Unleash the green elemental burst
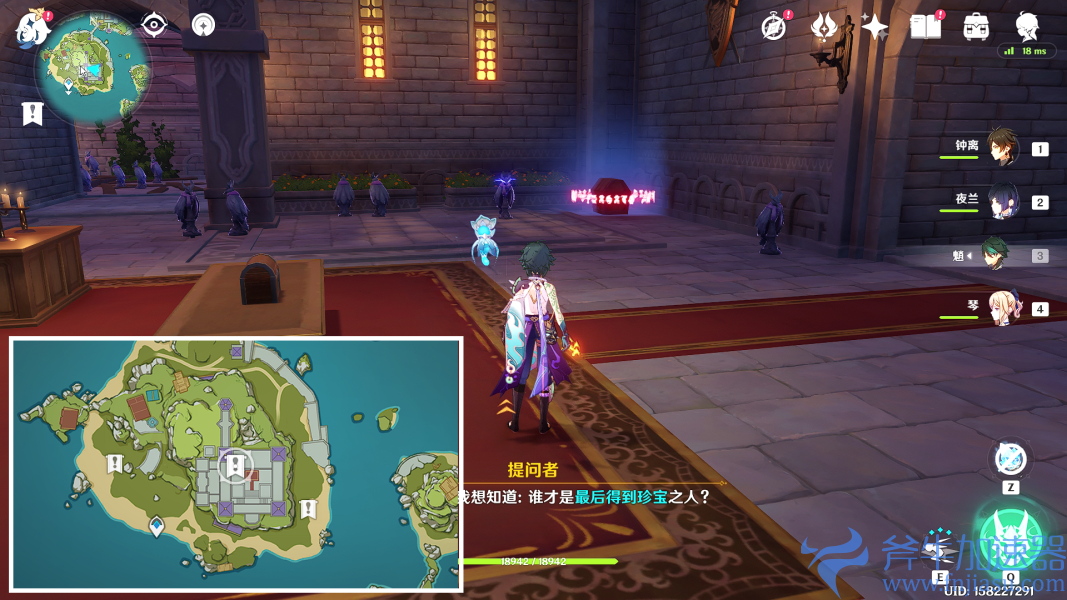Viewport: 1067px width, 600px height. click(1010, 535)
